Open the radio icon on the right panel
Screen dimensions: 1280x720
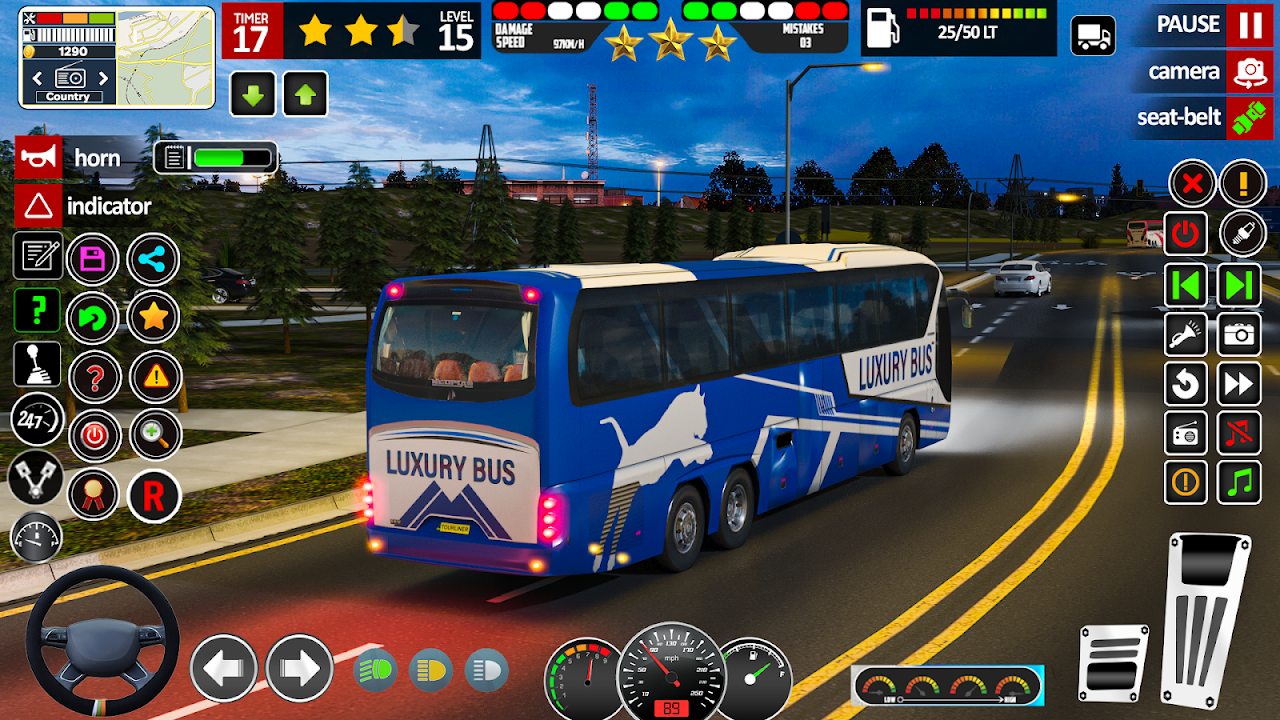pyautogui.click(x=1186, y=434)
